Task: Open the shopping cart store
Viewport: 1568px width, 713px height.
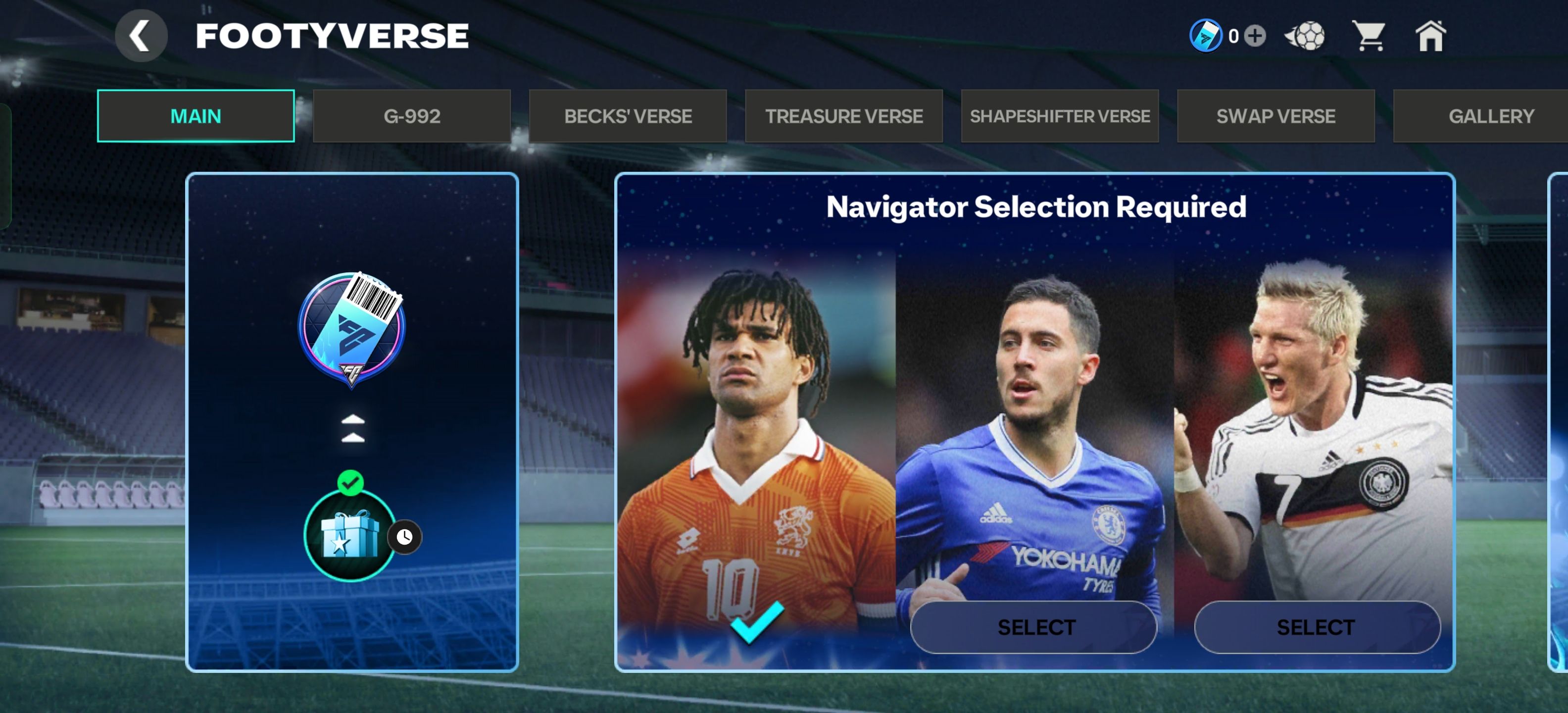Action: tap(1369, 36)
